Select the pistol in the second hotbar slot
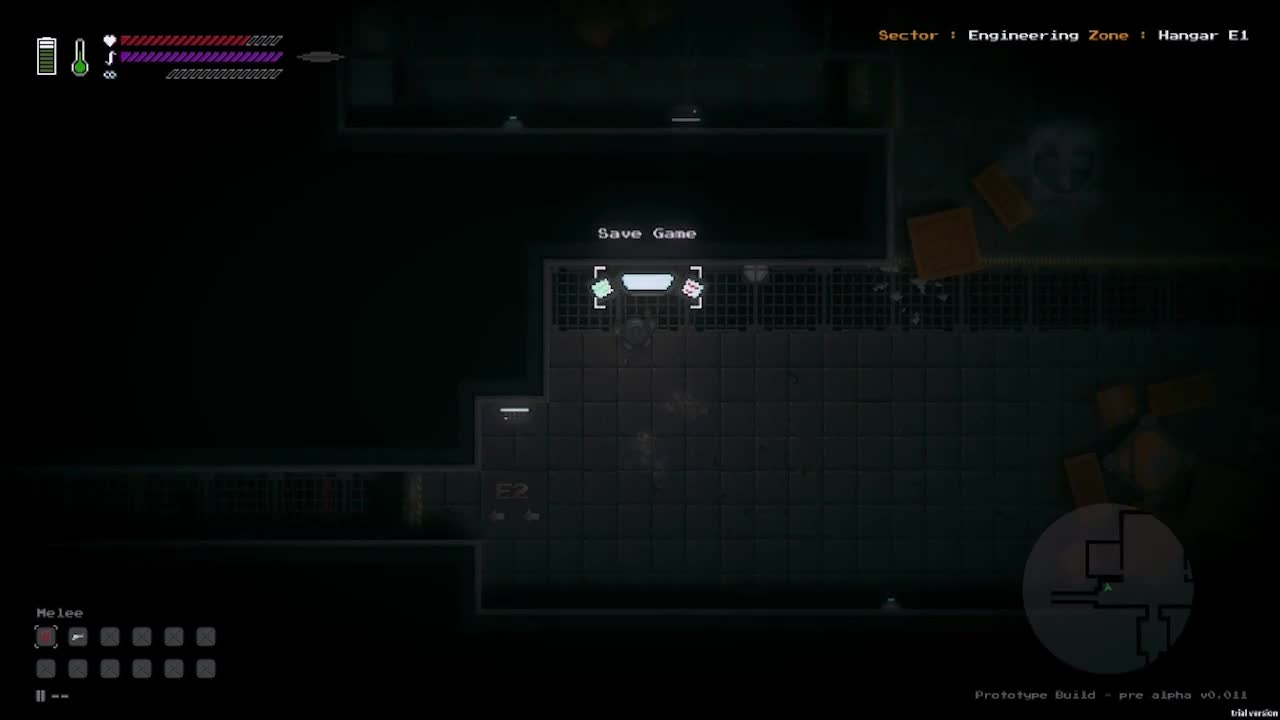Screen dimensions: 1280x720 78,637
